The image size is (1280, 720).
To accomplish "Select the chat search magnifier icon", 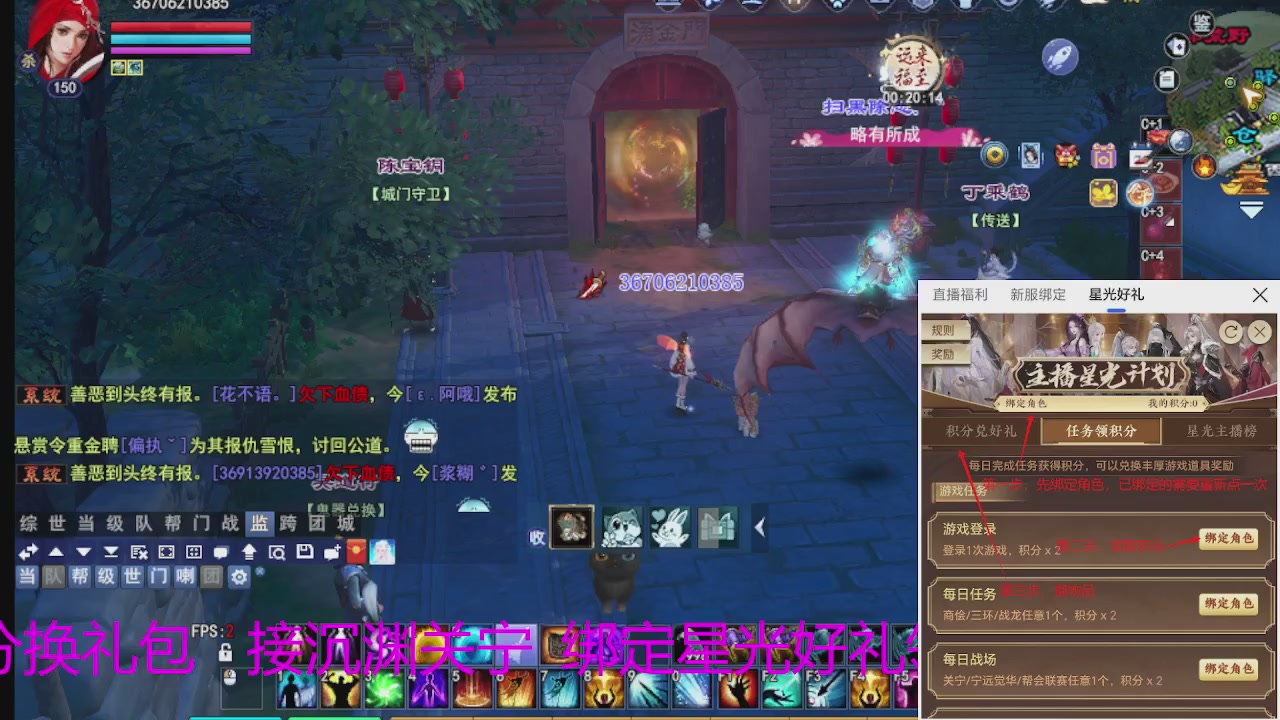I will point(278,551).
